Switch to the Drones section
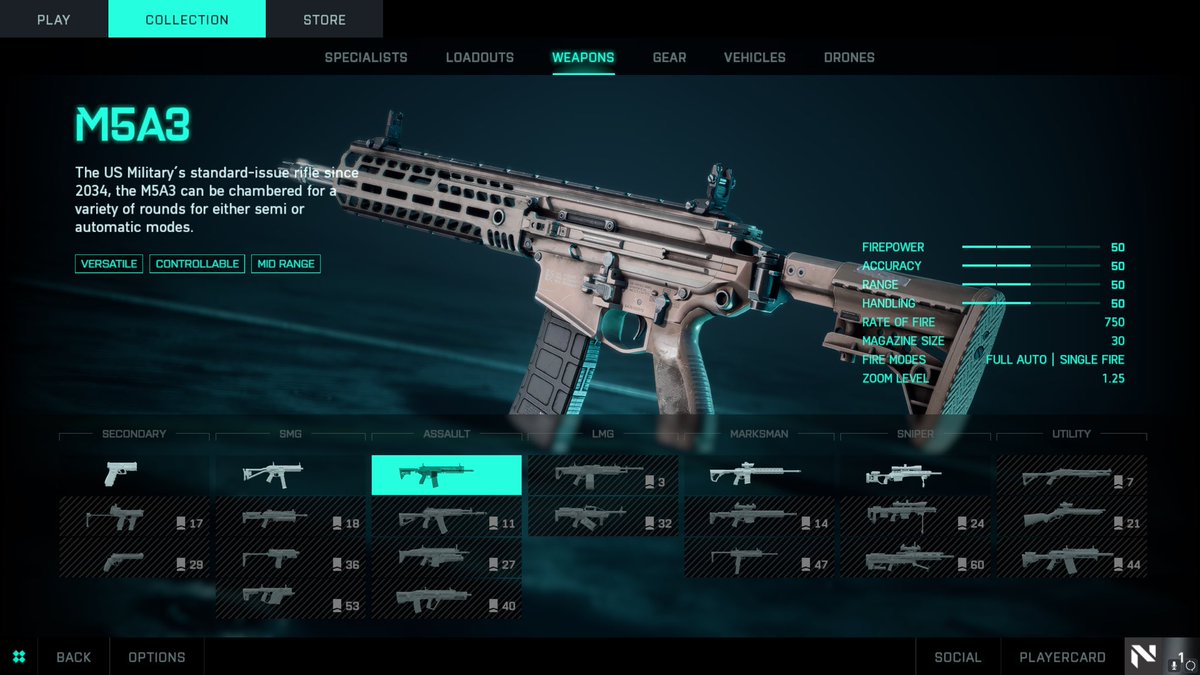 (849, 57)
